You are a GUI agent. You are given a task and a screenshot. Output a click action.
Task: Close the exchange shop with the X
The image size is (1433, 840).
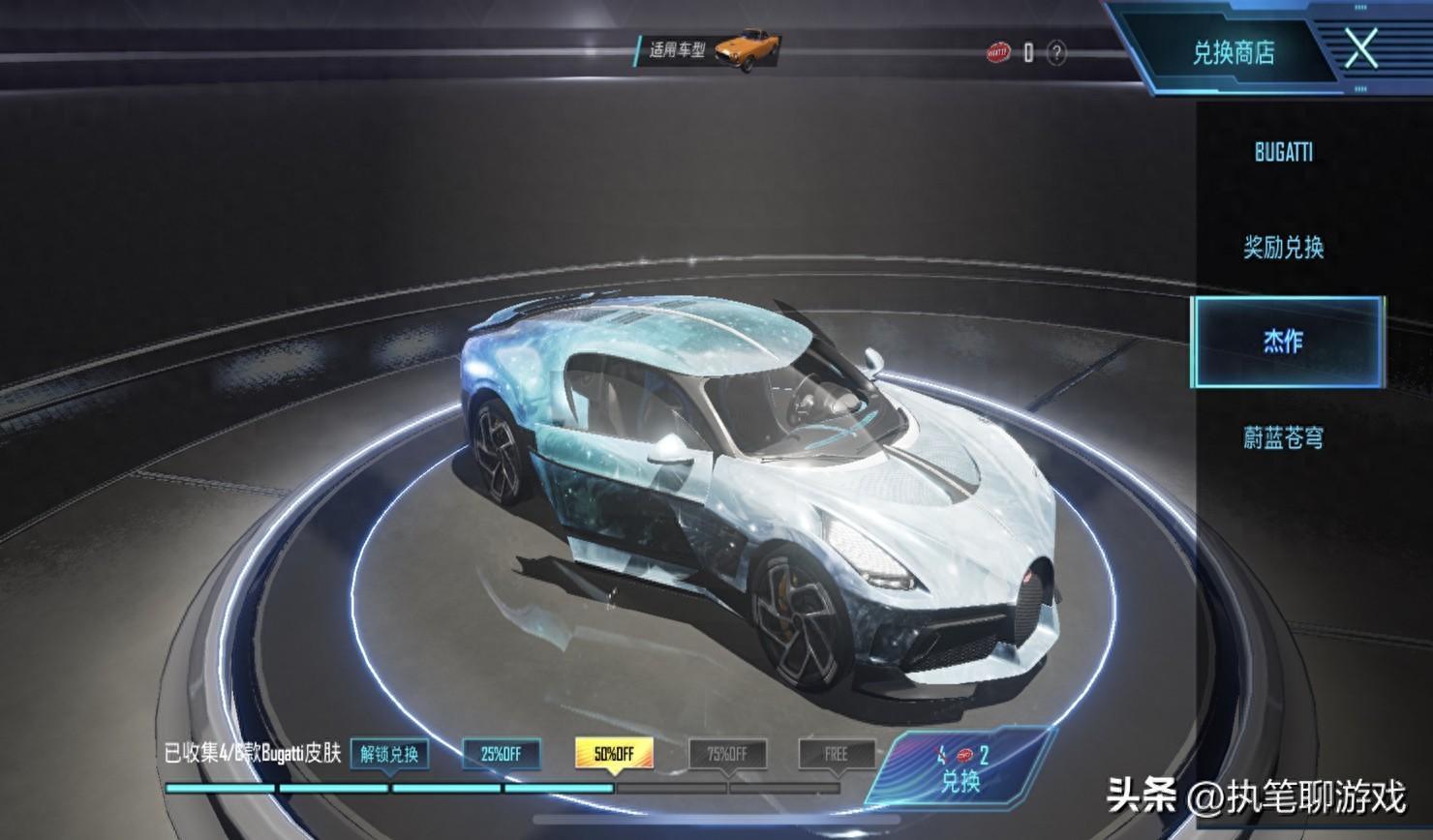click(x=1360, y=48)
